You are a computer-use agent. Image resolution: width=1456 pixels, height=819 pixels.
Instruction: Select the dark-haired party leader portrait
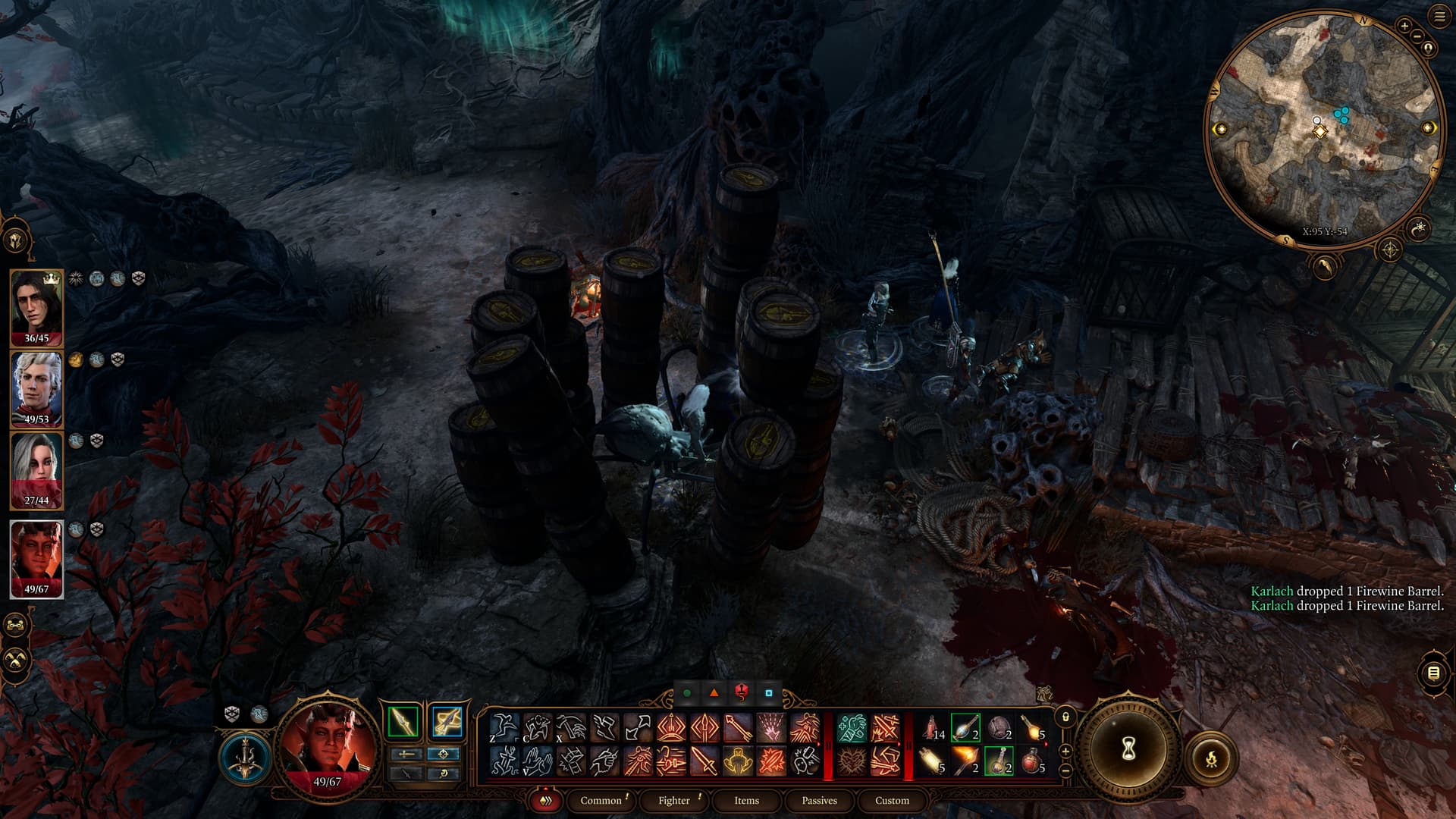36,306
